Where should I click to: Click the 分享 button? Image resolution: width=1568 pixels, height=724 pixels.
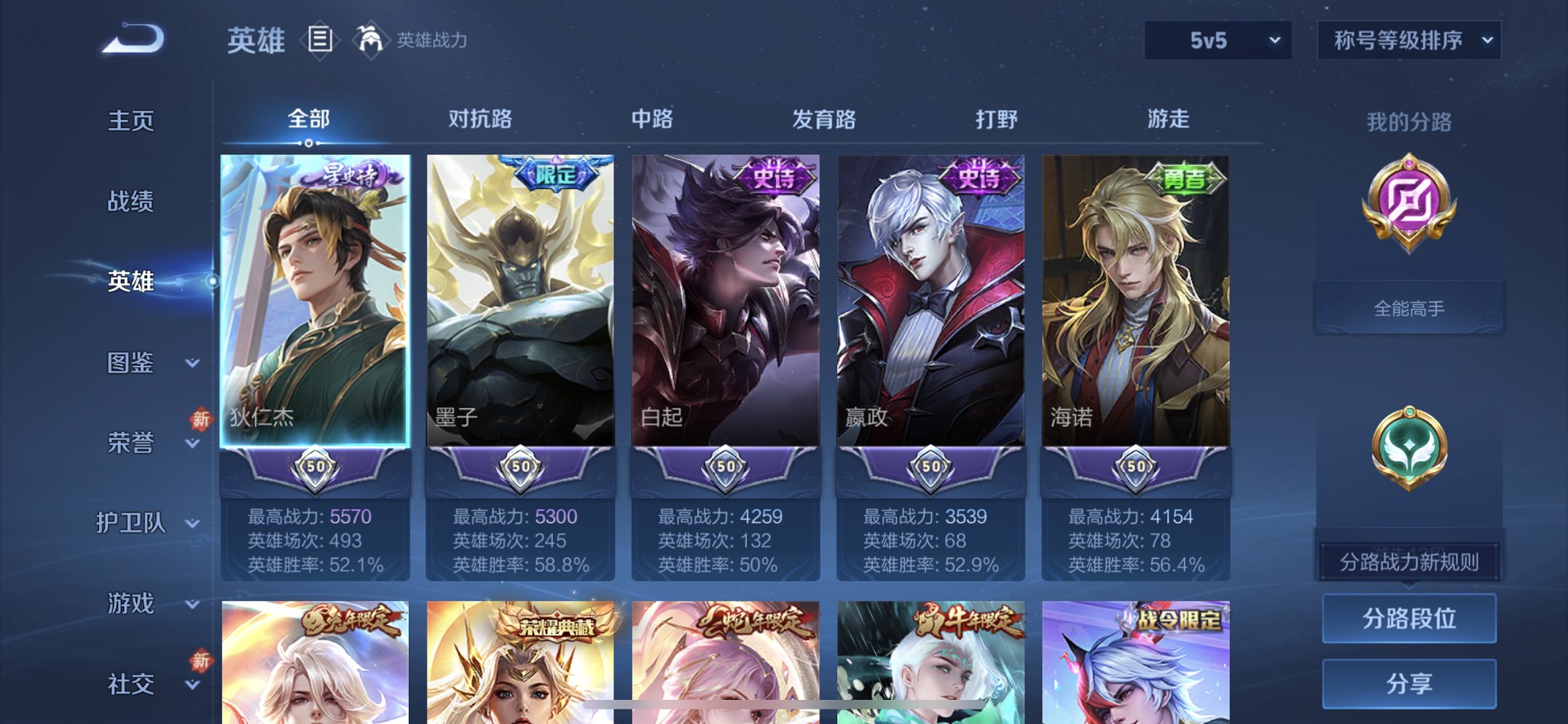click(1410, 682)
